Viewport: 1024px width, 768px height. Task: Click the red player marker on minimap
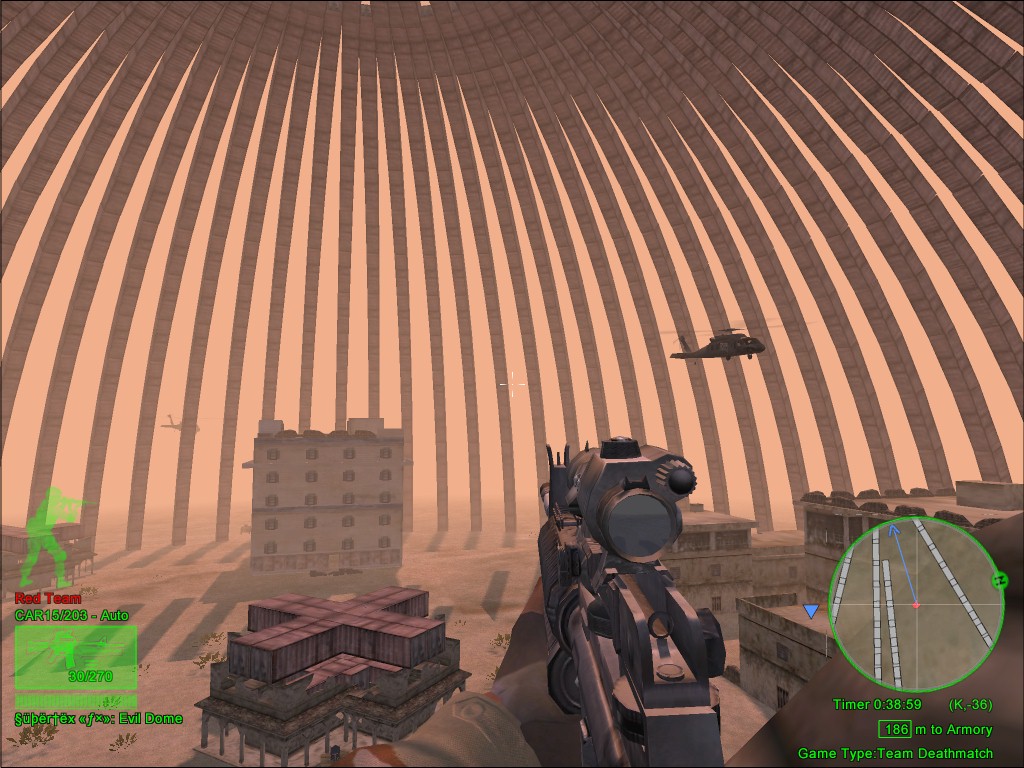915,605
